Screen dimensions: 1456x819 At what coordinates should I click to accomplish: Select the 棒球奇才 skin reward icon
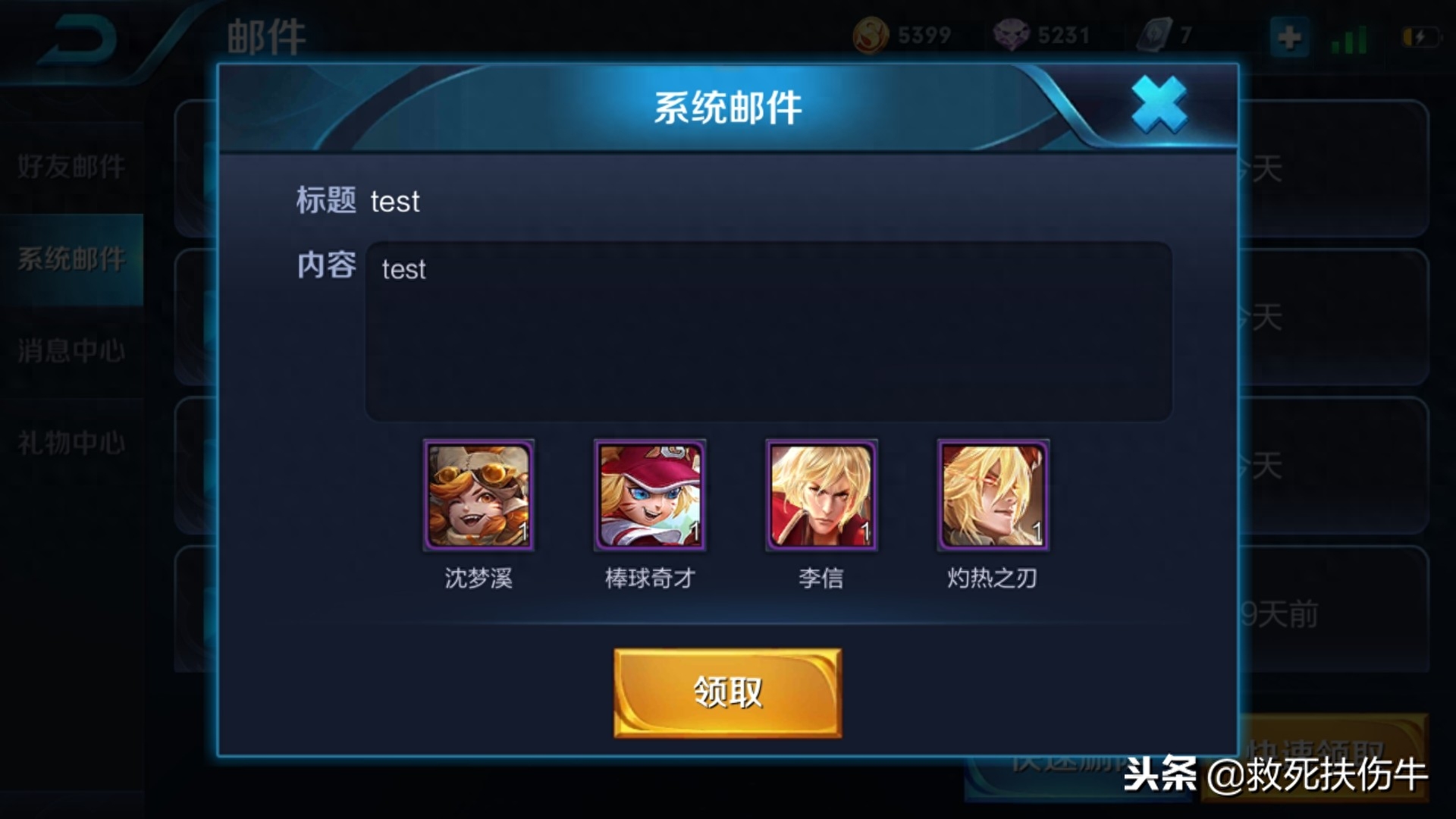coord(650,495)
